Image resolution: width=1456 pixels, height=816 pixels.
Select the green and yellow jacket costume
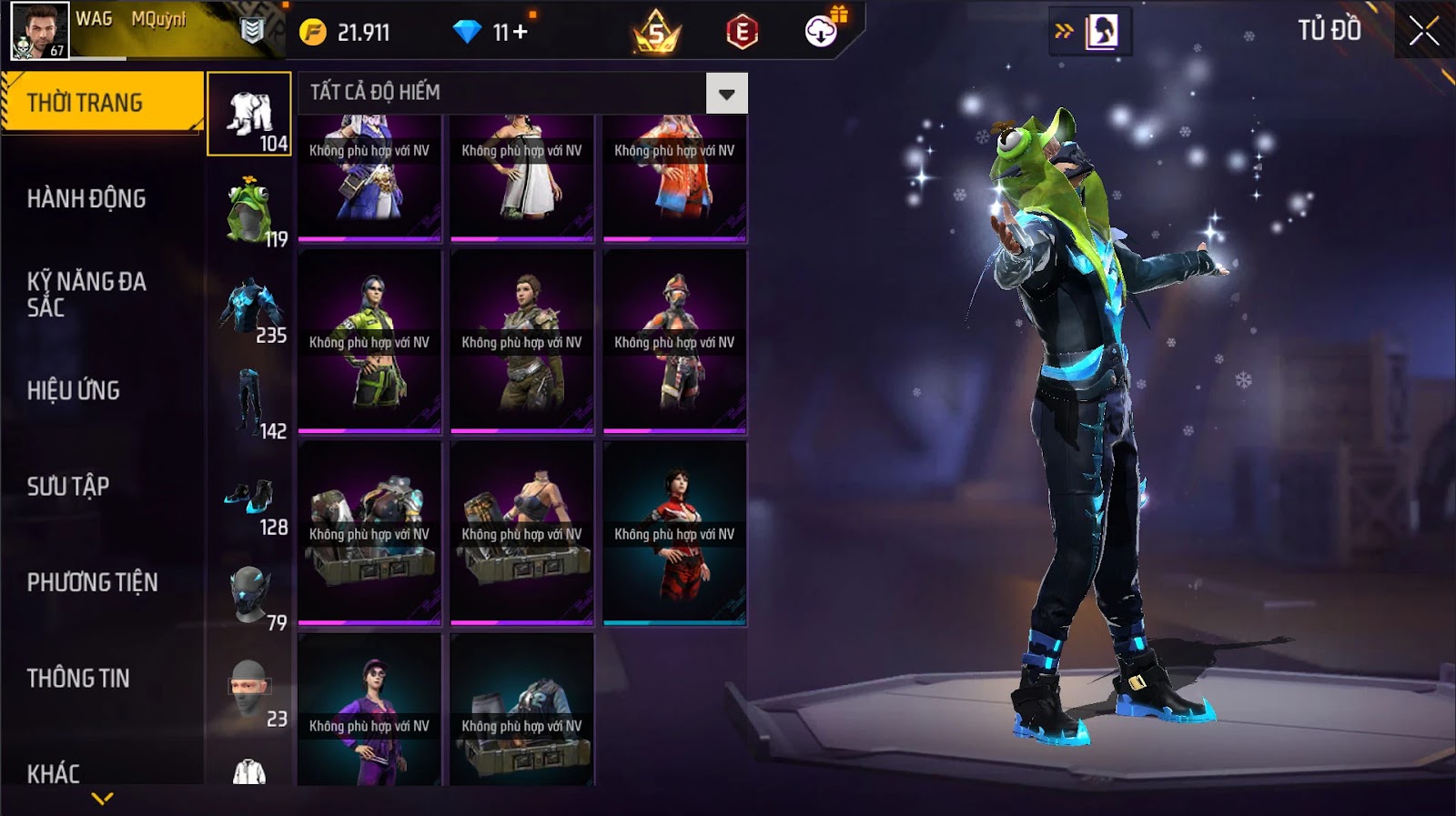point(369,342)
